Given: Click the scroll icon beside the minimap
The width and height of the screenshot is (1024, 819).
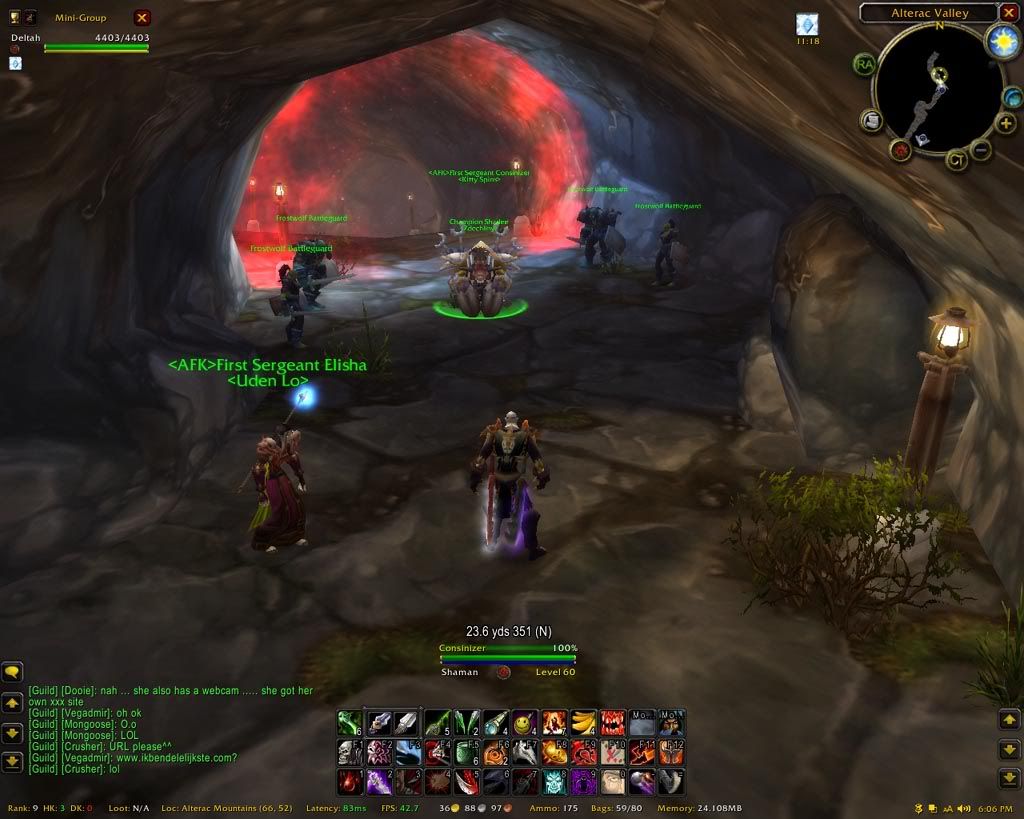Looking at the screenshot, I should [871, 121].
